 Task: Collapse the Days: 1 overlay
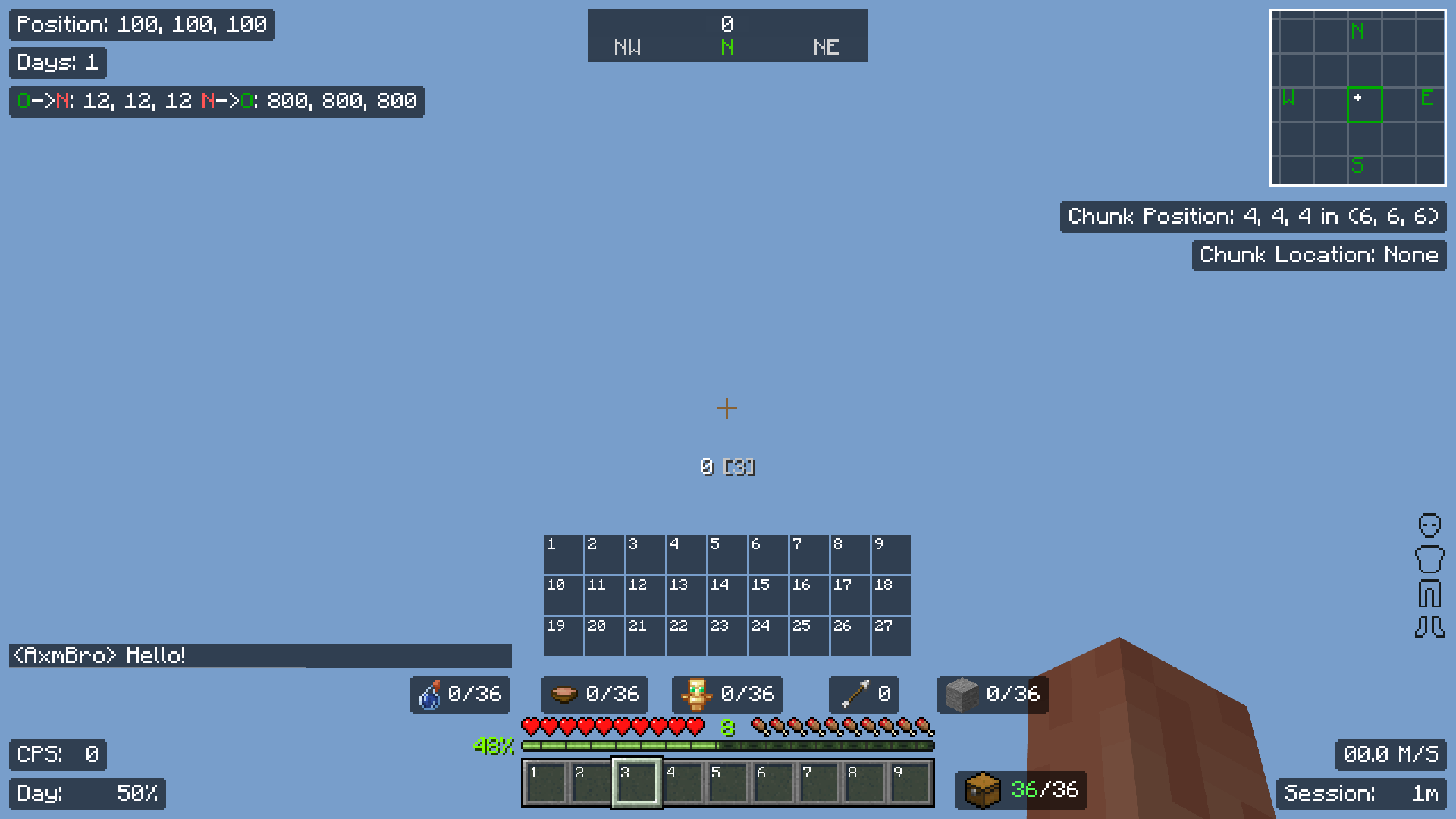[57, 63]
